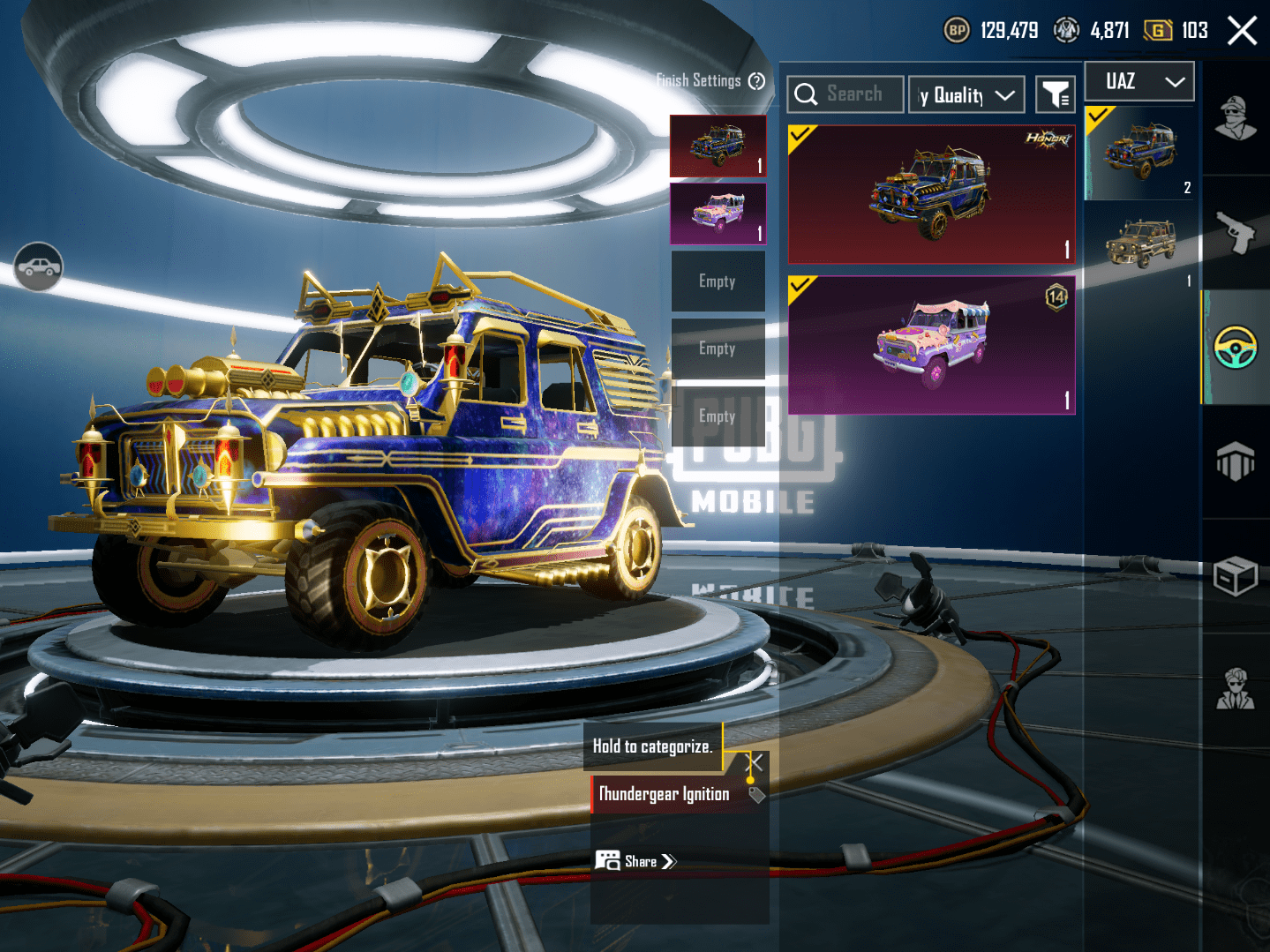Toggle the car view icon
Image resolution: width=1270 pixels, height=952 pixels.
(x=38, y=266)
